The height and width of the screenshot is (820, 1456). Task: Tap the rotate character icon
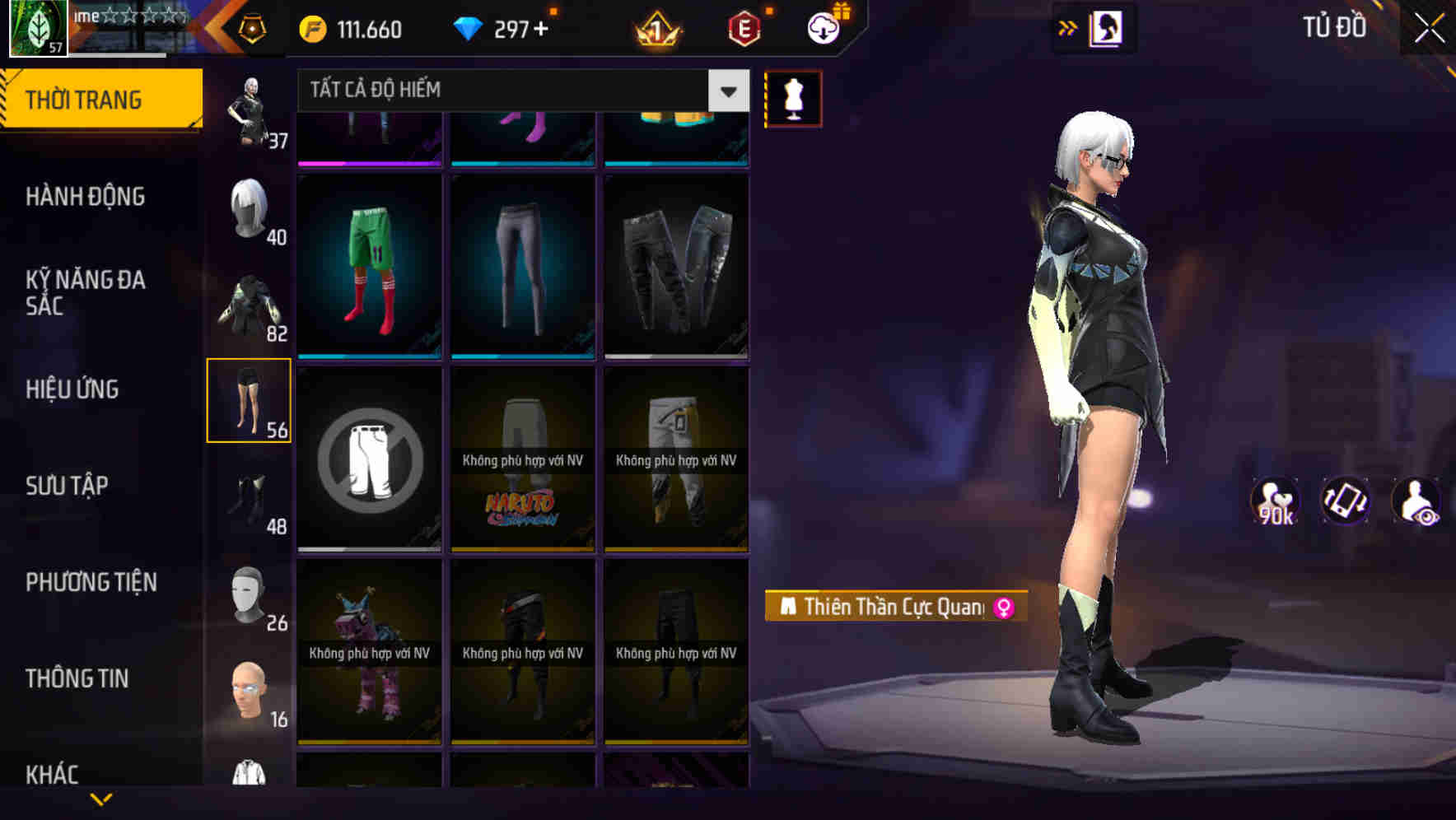point(1344,498)
